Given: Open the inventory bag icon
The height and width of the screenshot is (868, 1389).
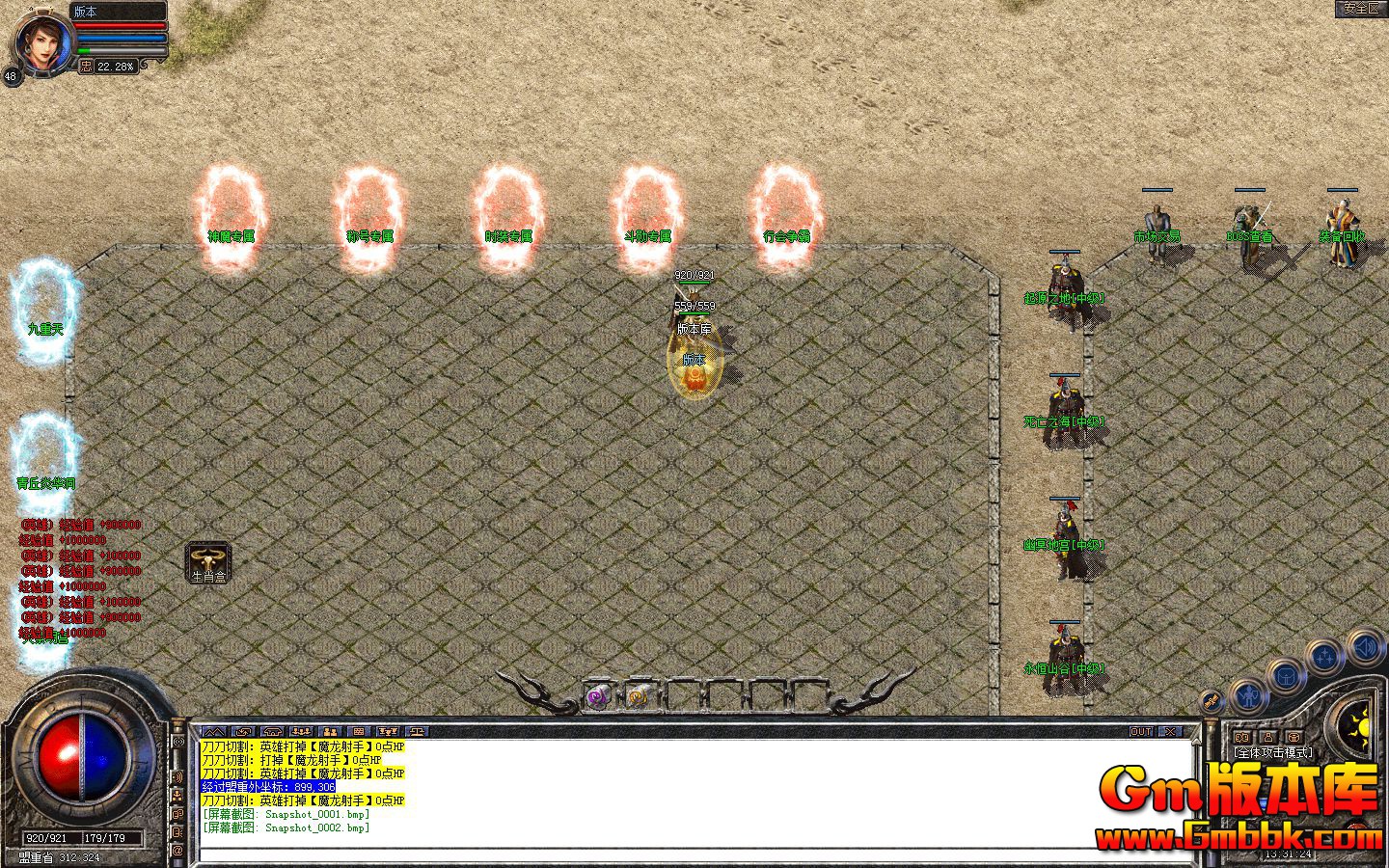Looking at the screenshot, I should coord(1286,676).
